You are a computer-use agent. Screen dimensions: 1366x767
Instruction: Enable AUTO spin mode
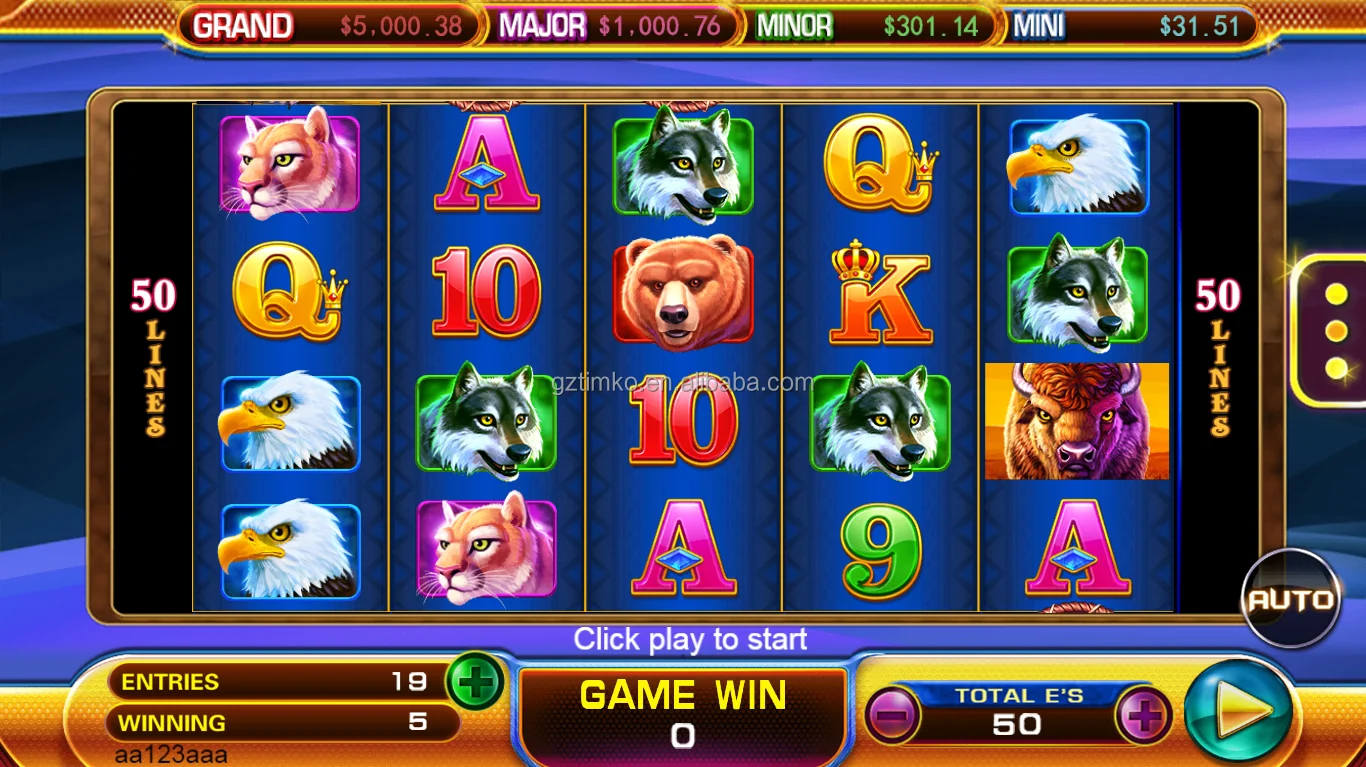1291,600
